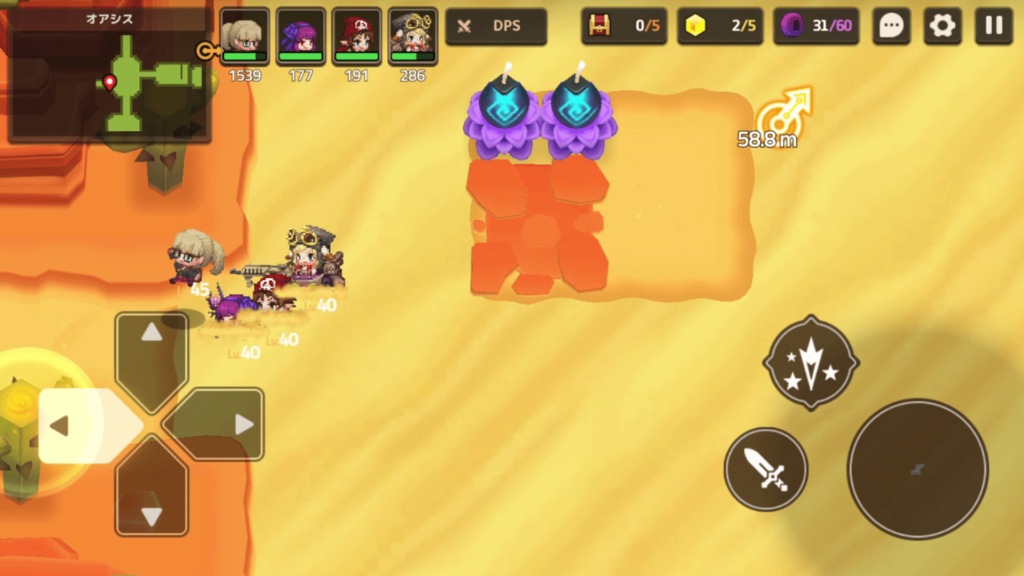
Task: Use the large round weapon skill button
Action: [x=917, y=469]
